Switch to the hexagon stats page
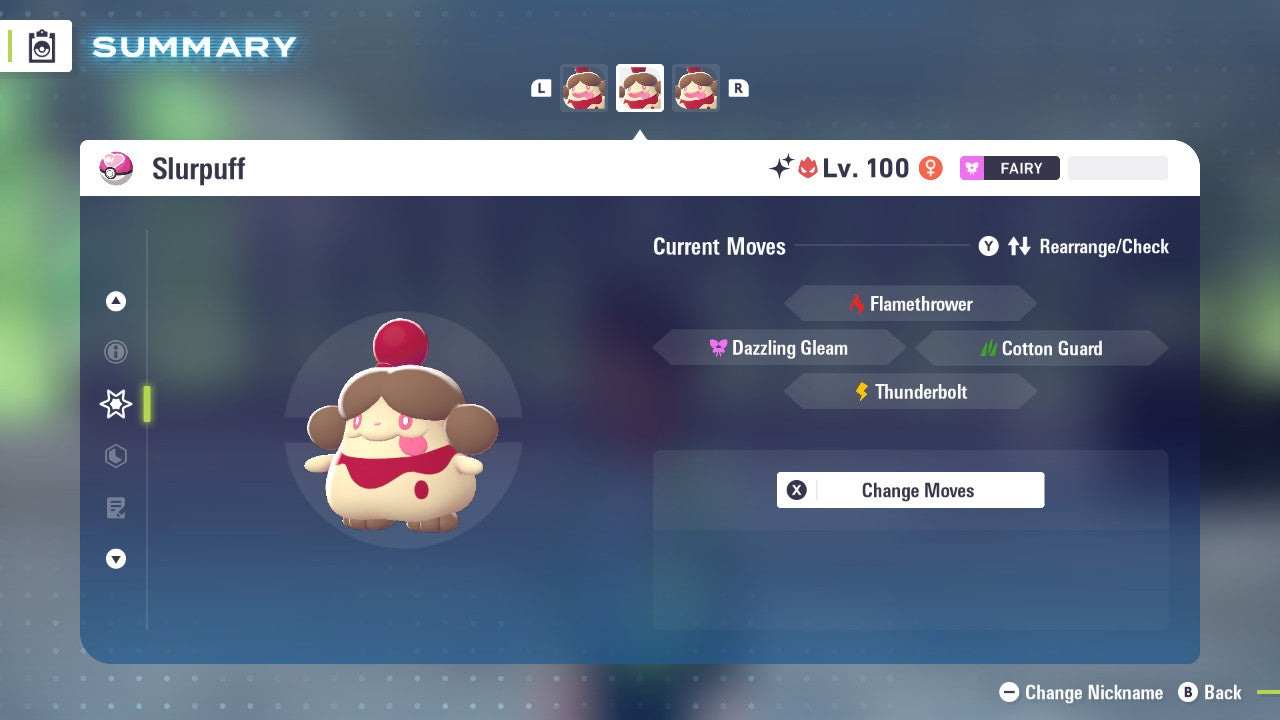This screenshot has width=1280, height=720. click(x=116, y=456)
